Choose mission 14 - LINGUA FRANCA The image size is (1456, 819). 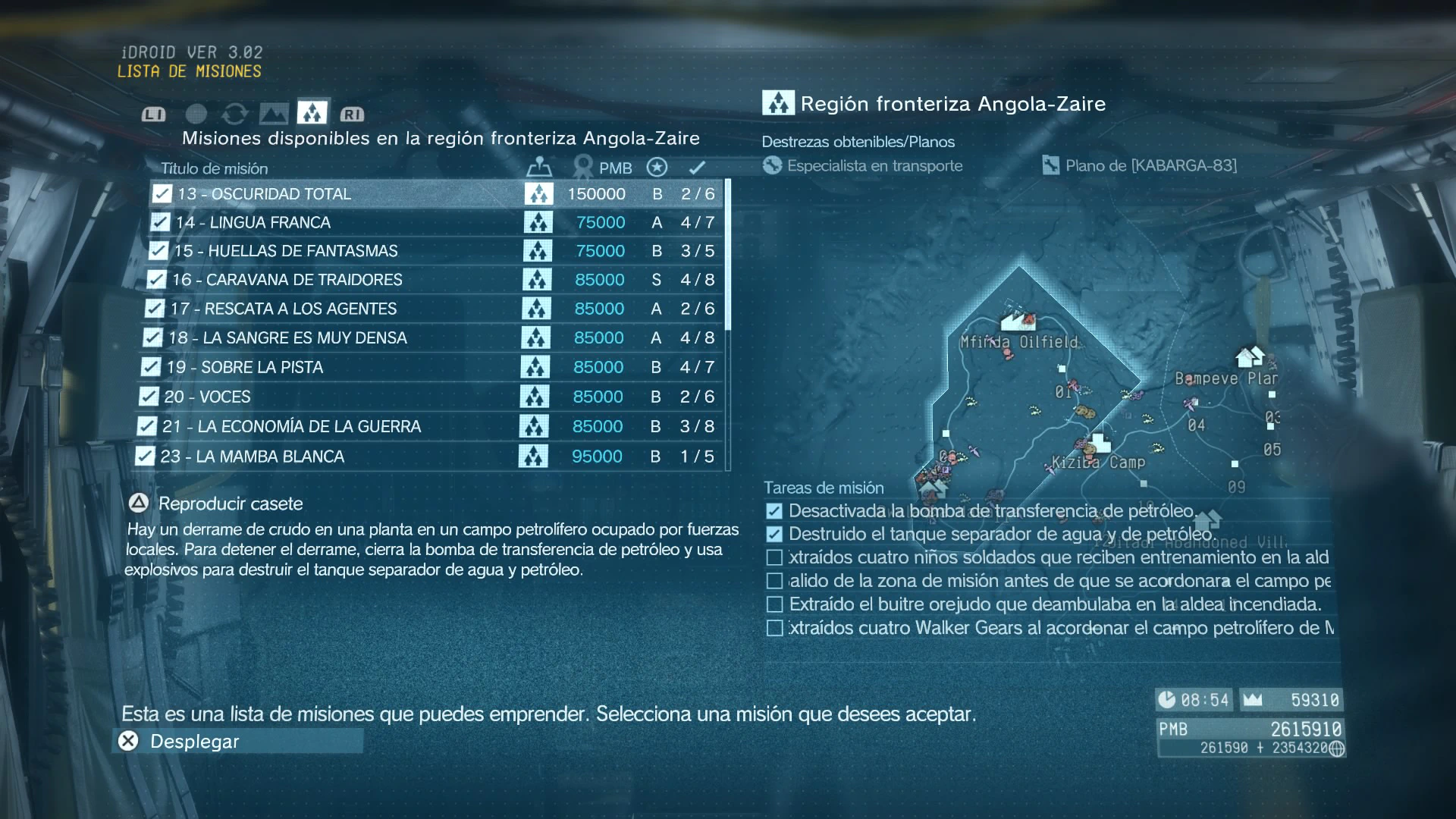(x=253, y=223)
